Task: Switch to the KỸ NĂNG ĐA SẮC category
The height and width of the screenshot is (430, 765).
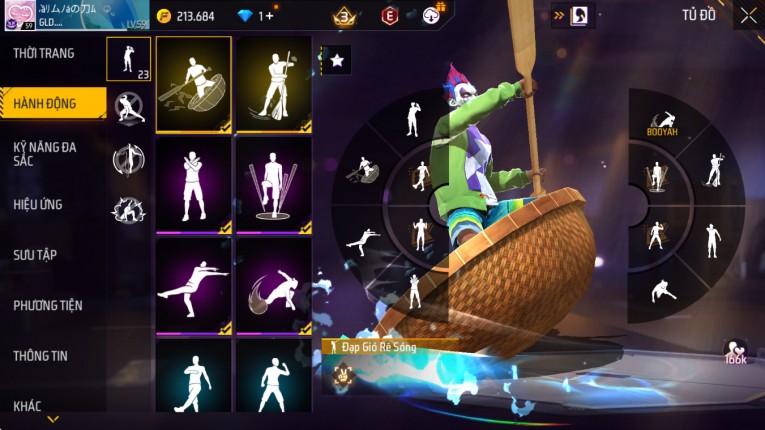Action: click(x=45, y=153)
